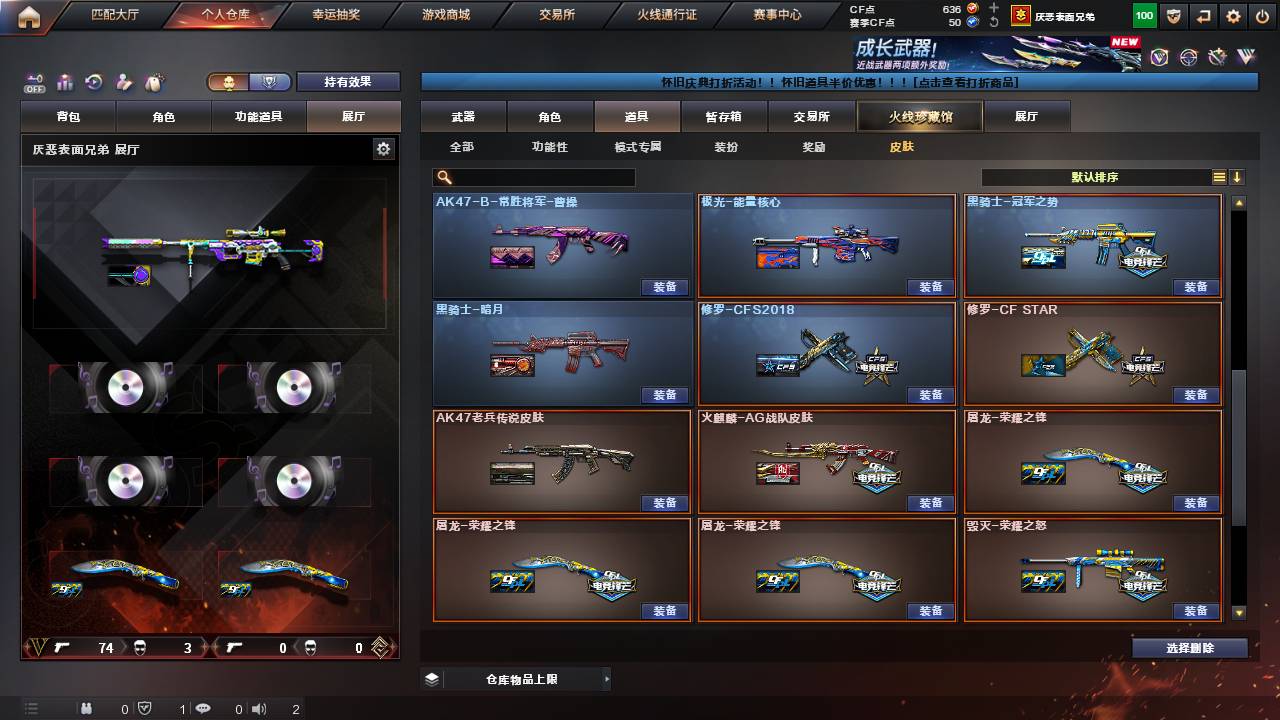Select the history restore arrow icon above backpack
Viewport: 1280px width, 720px height.
pos(95,80)
